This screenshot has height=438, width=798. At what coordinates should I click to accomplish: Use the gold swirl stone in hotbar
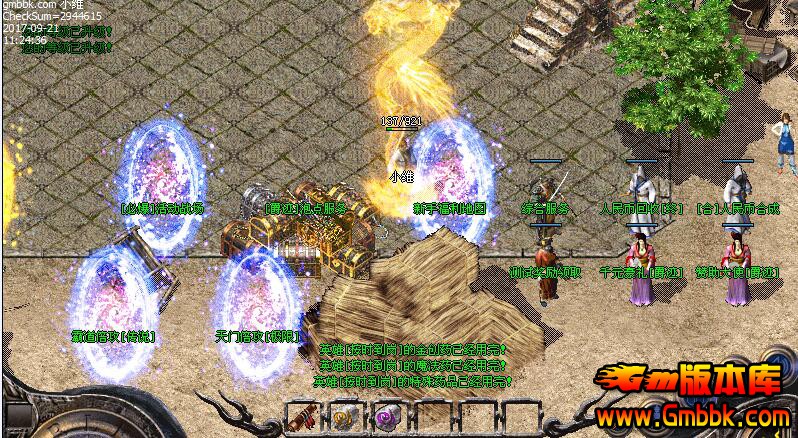tap(346, 417)
